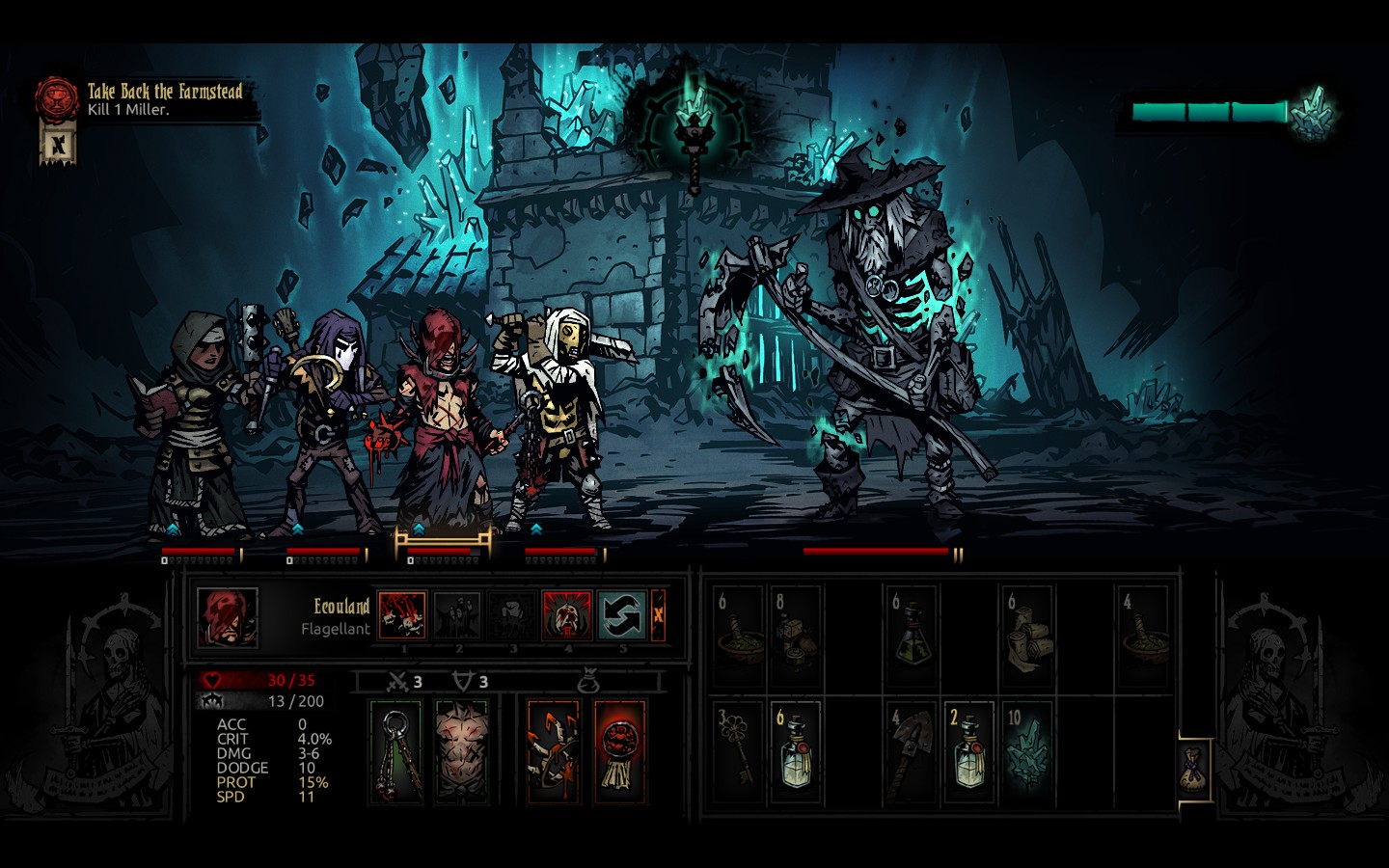Select the bandages stack in the inventory
The height and width of the screenshot is (868, 1389).
click(1025, 636)
